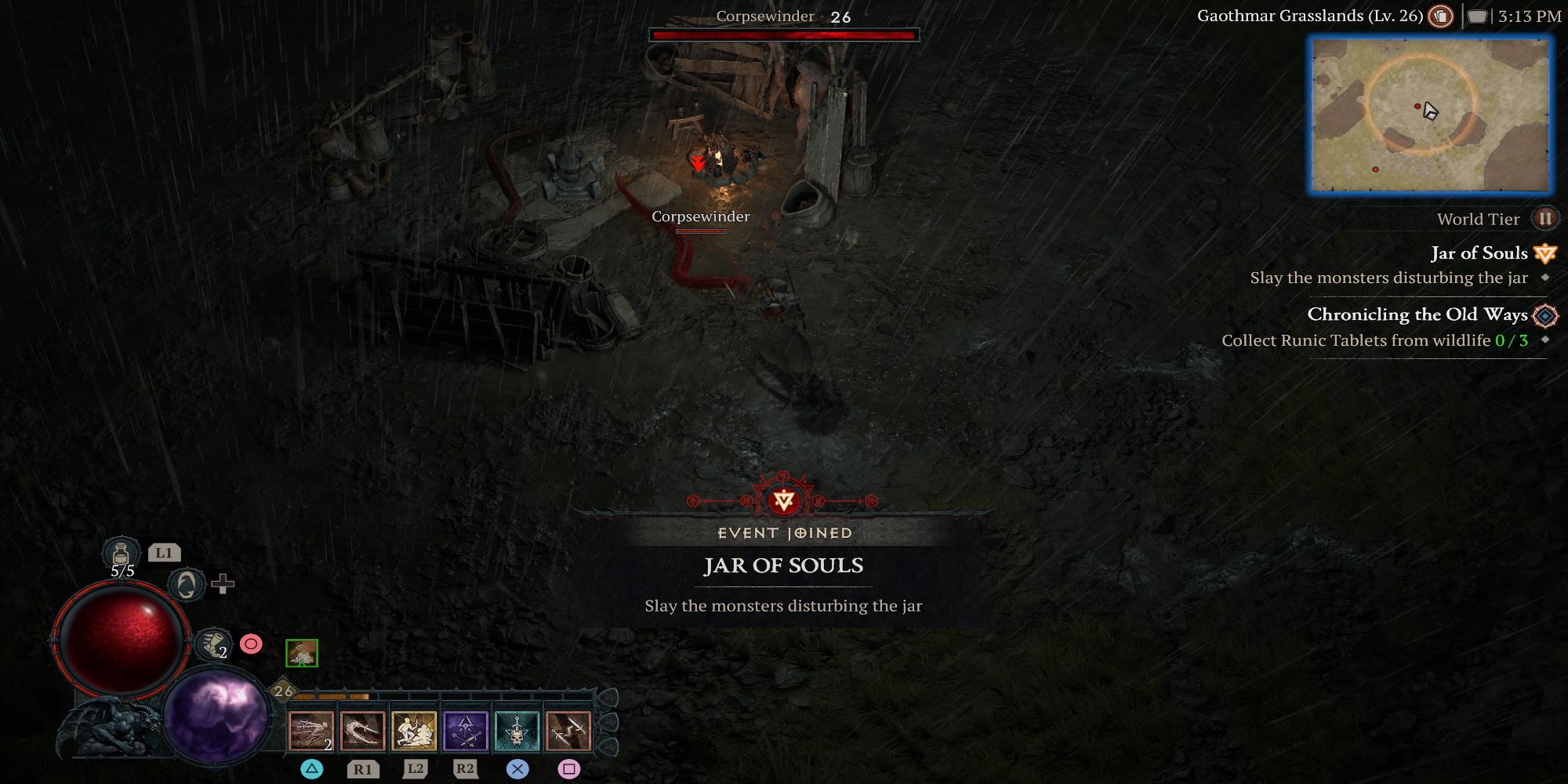This screenshot has height=784, width=1568.
Task: Click the emote wheel icon beside the zone name
Action: [1439, 16]
